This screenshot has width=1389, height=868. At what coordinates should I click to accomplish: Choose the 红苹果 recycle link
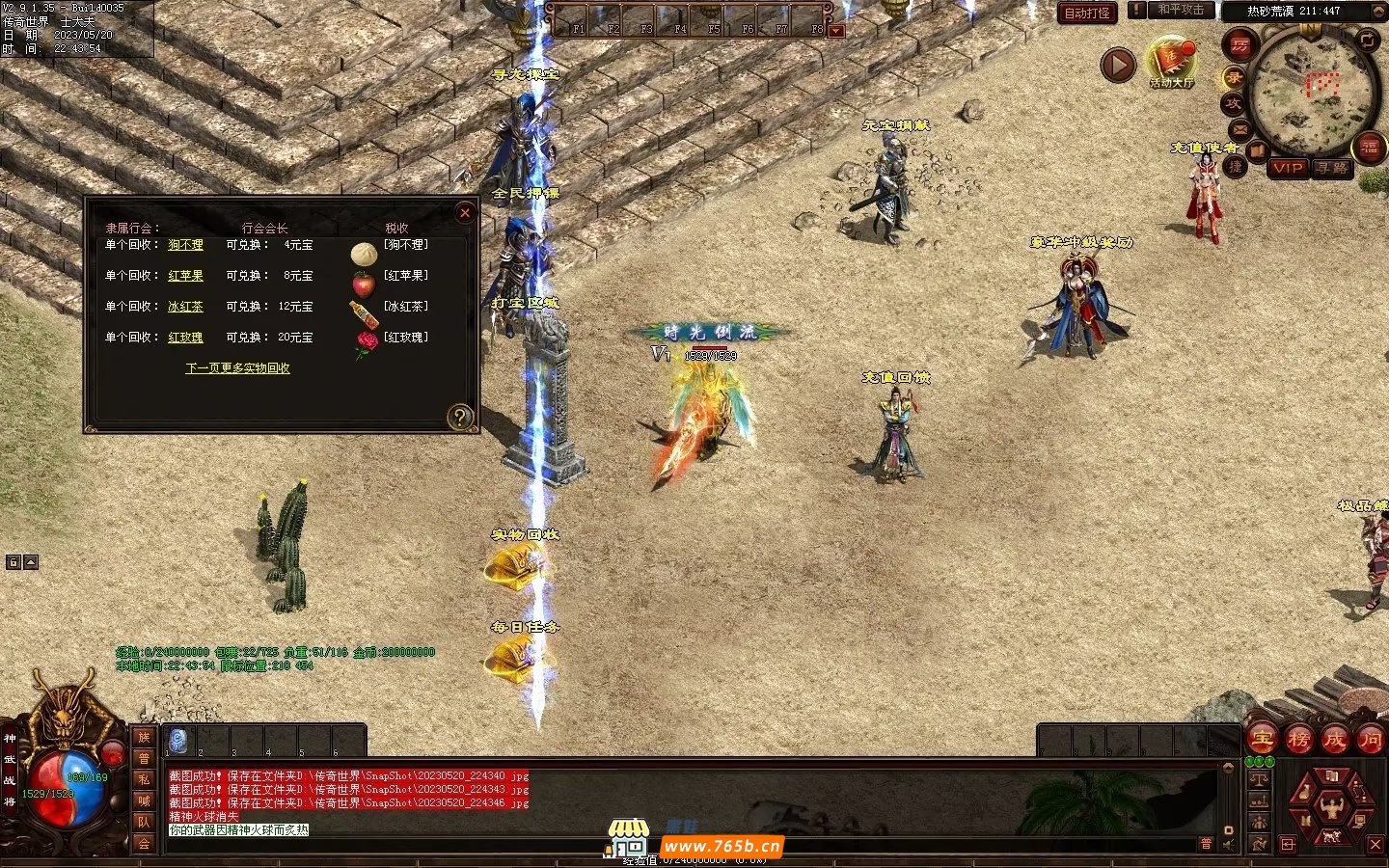point(185,276)
